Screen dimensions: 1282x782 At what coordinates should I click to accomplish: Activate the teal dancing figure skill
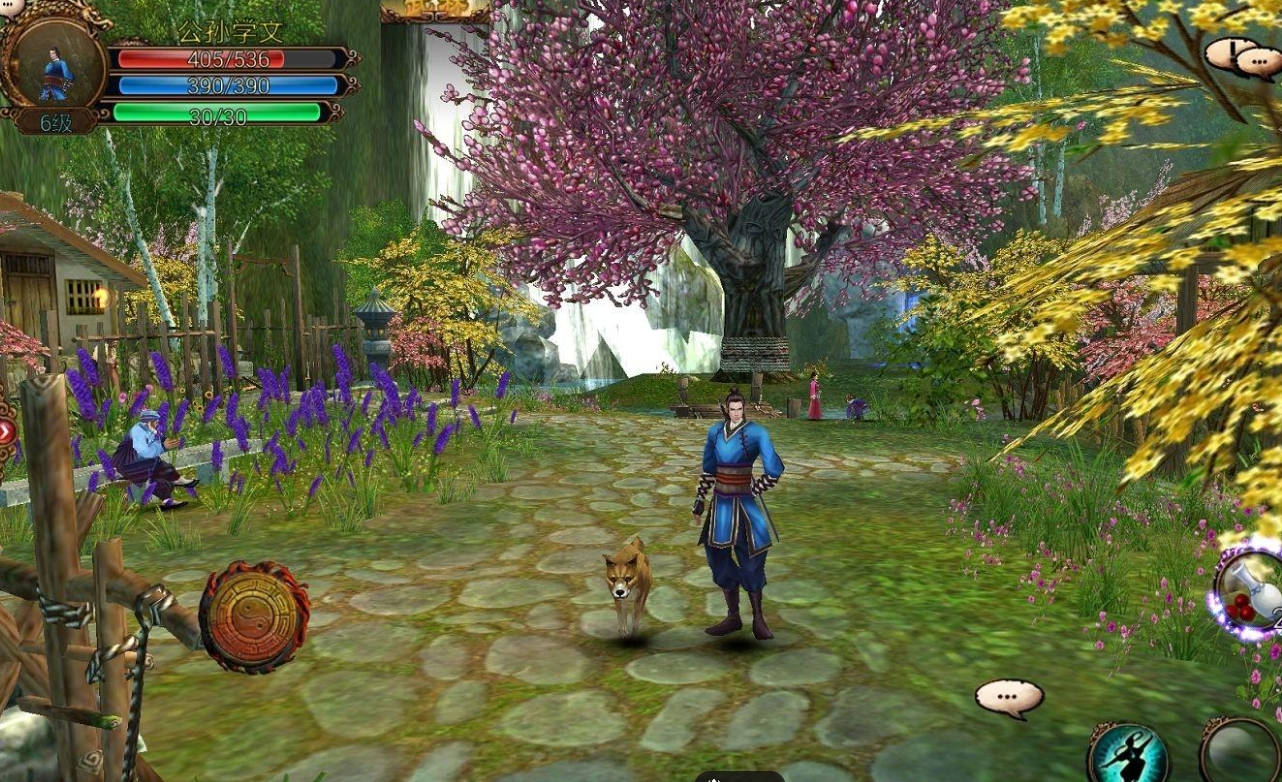pyautogui.click(x=1129, y=755)
